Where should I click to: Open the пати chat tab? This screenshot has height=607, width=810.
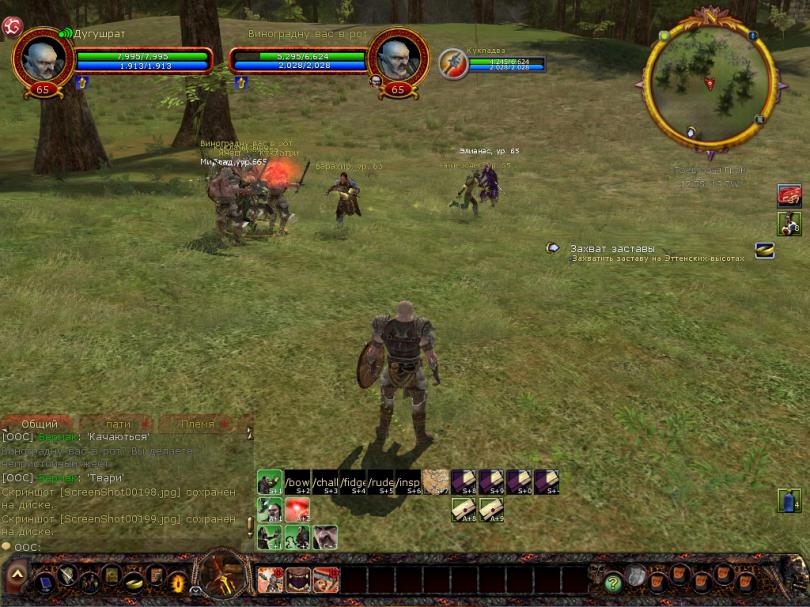click(118, 424)
